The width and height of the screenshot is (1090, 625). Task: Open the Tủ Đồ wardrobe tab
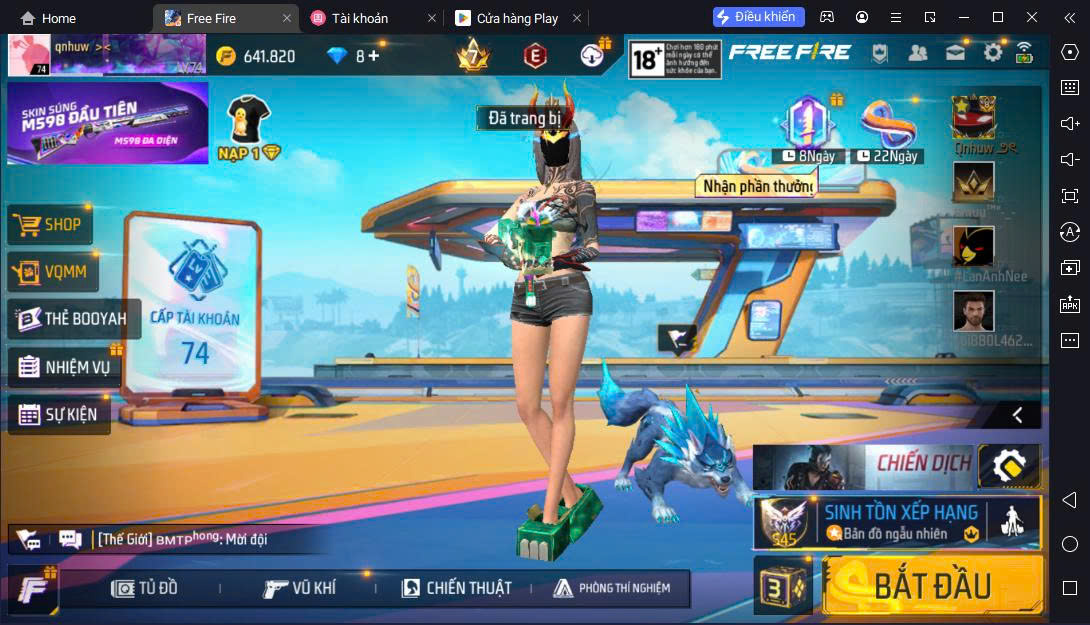coord(145,588)
